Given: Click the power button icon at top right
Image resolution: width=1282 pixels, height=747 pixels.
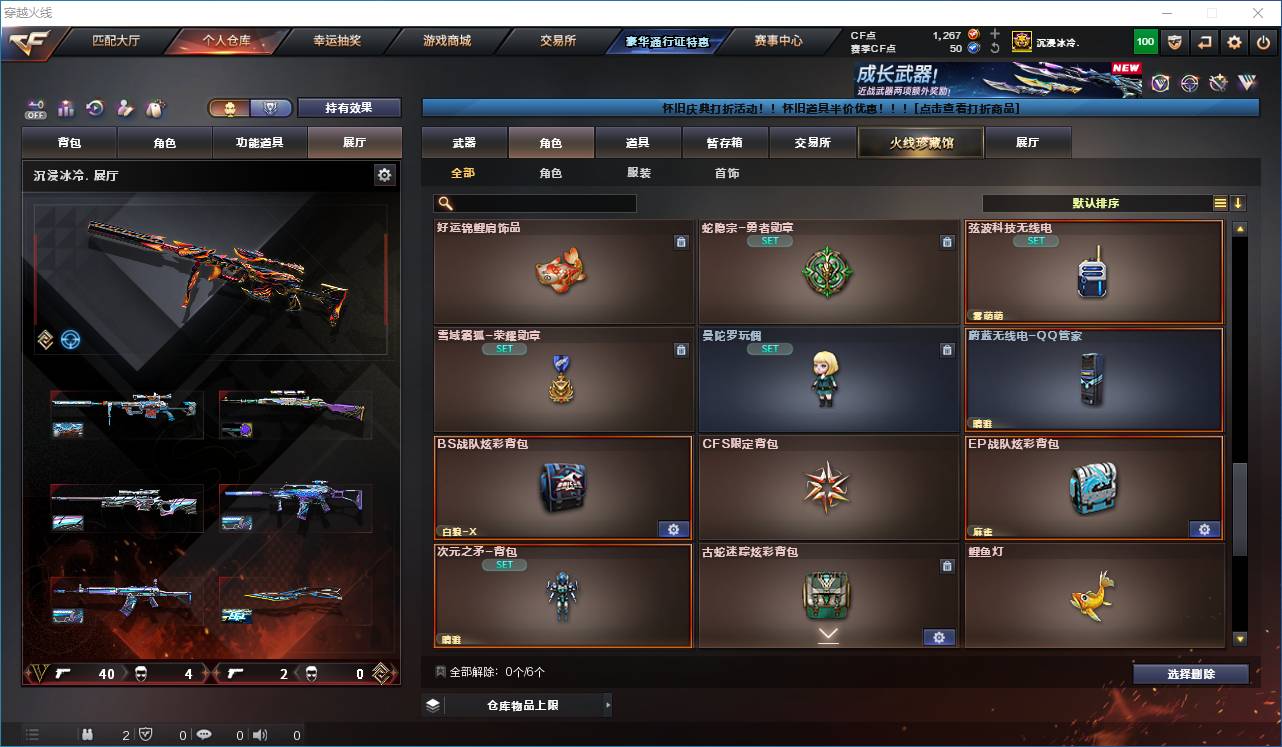Looking at the screenshot, I should (x=1262, y=41).
